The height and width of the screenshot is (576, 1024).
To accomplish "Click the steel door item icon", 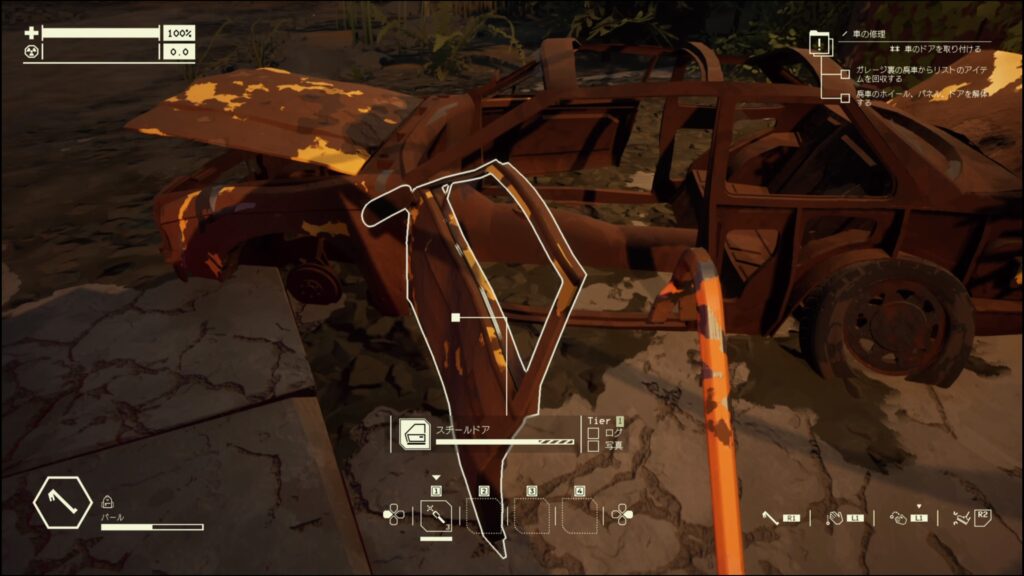I will pos(415,434).
